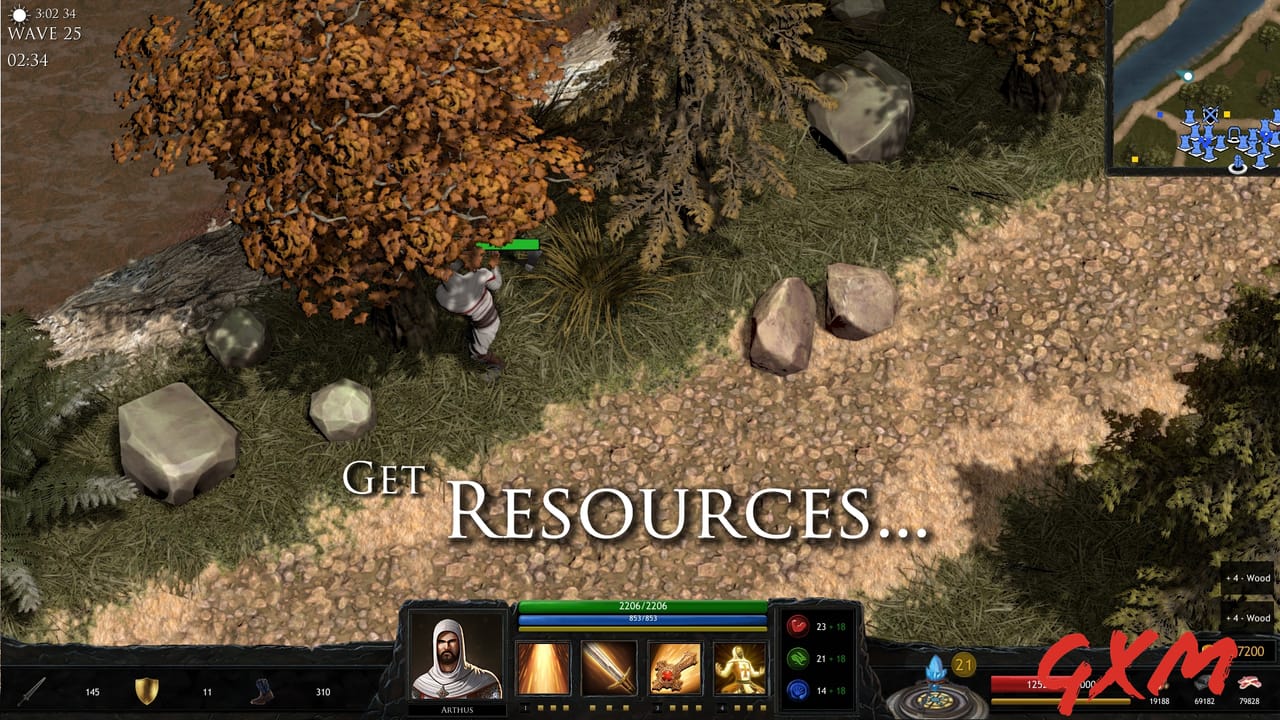Select the fiery beam ability in slot one

tap(544, 666)
